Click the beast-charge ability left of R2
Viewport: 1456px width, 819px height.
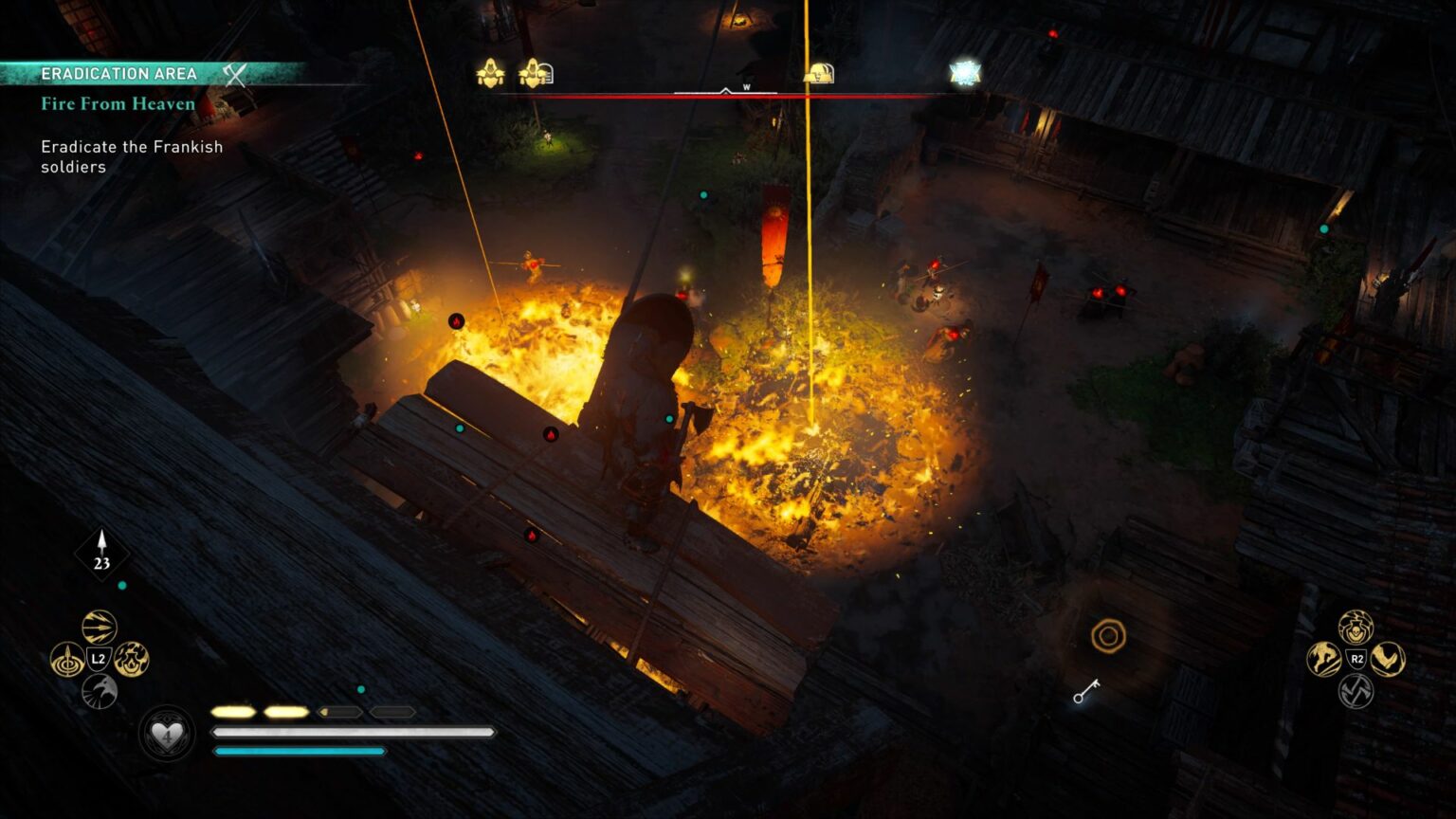tap(1322, 659)
